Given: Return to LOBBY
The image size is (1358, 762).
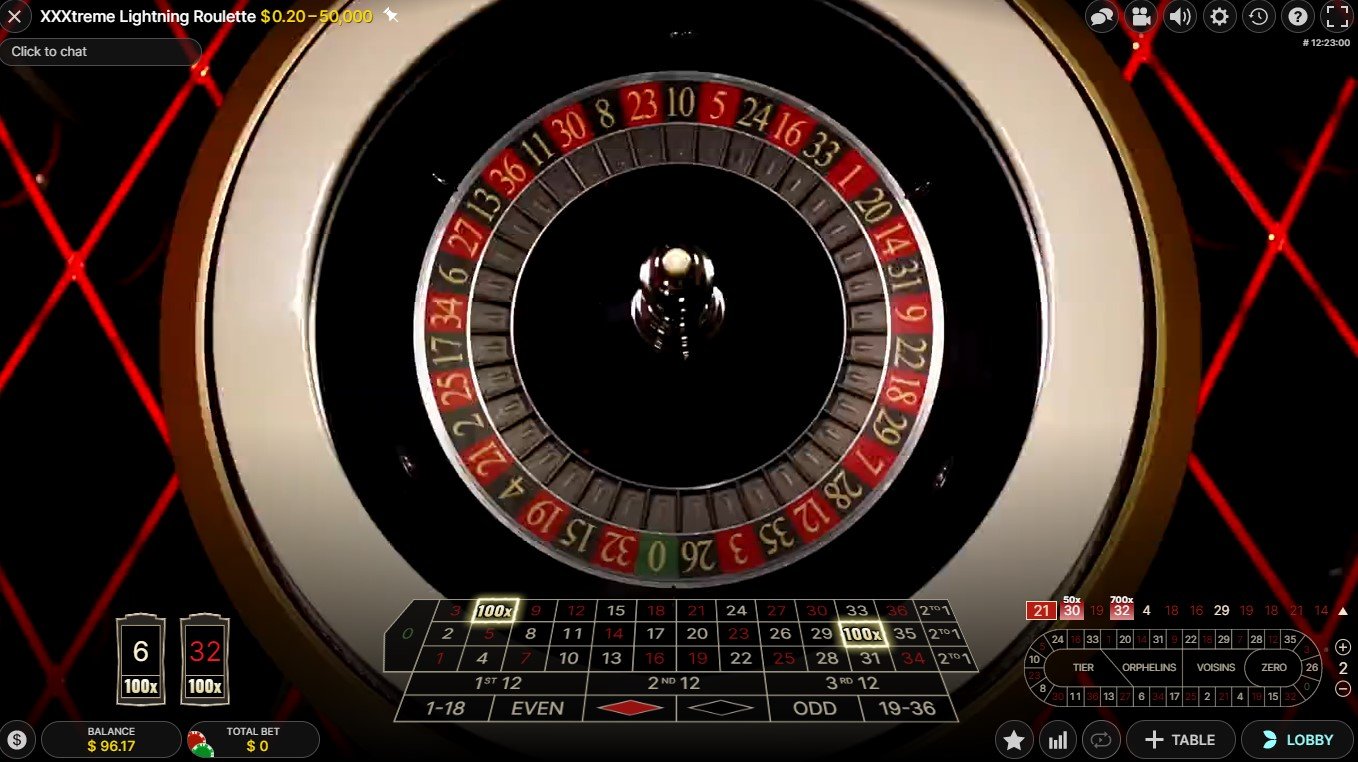Looking at the screenshot, I should [1297, 740].
